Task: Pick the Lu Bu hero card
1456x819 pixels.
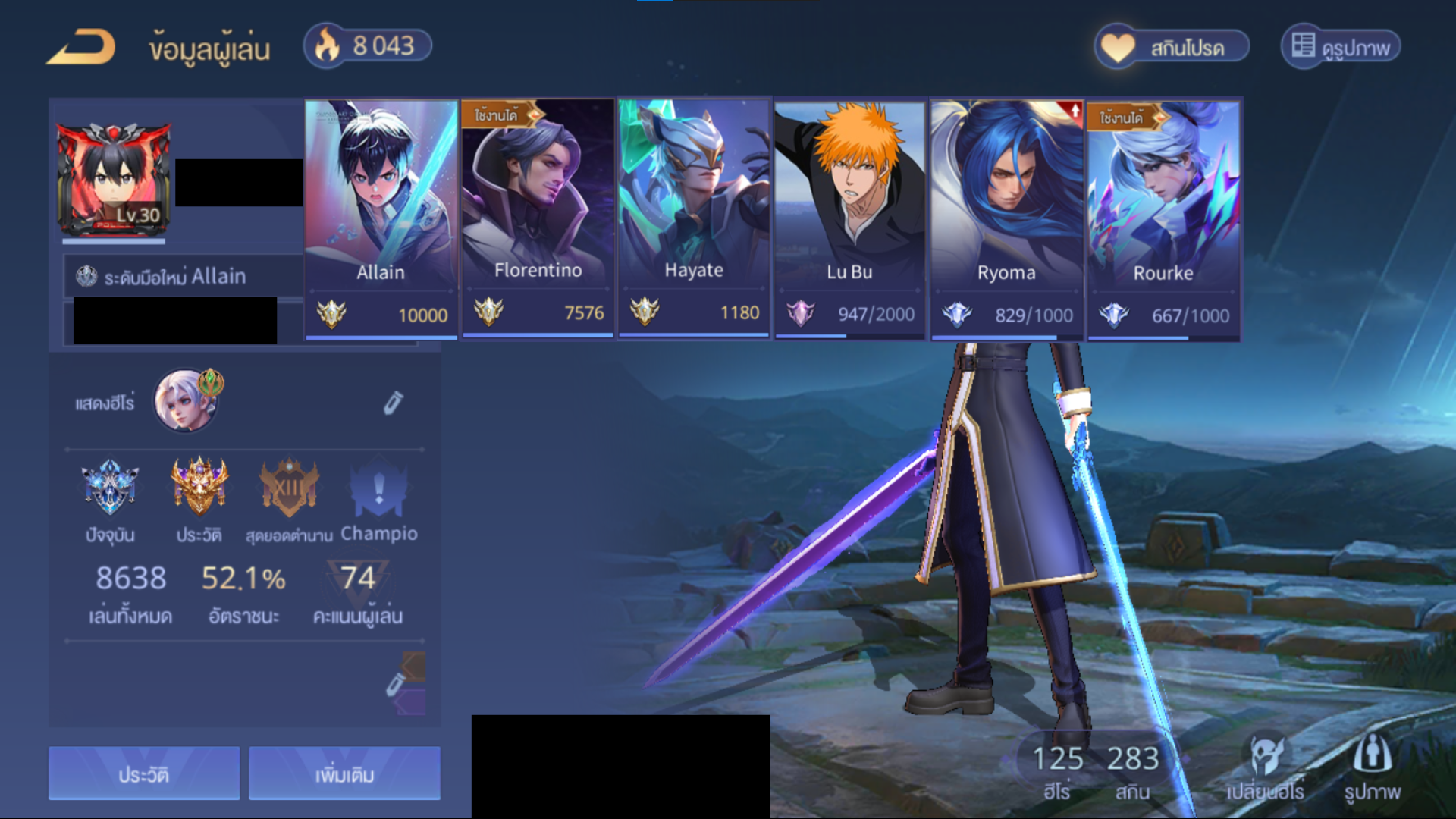Action: coord(849,220)
